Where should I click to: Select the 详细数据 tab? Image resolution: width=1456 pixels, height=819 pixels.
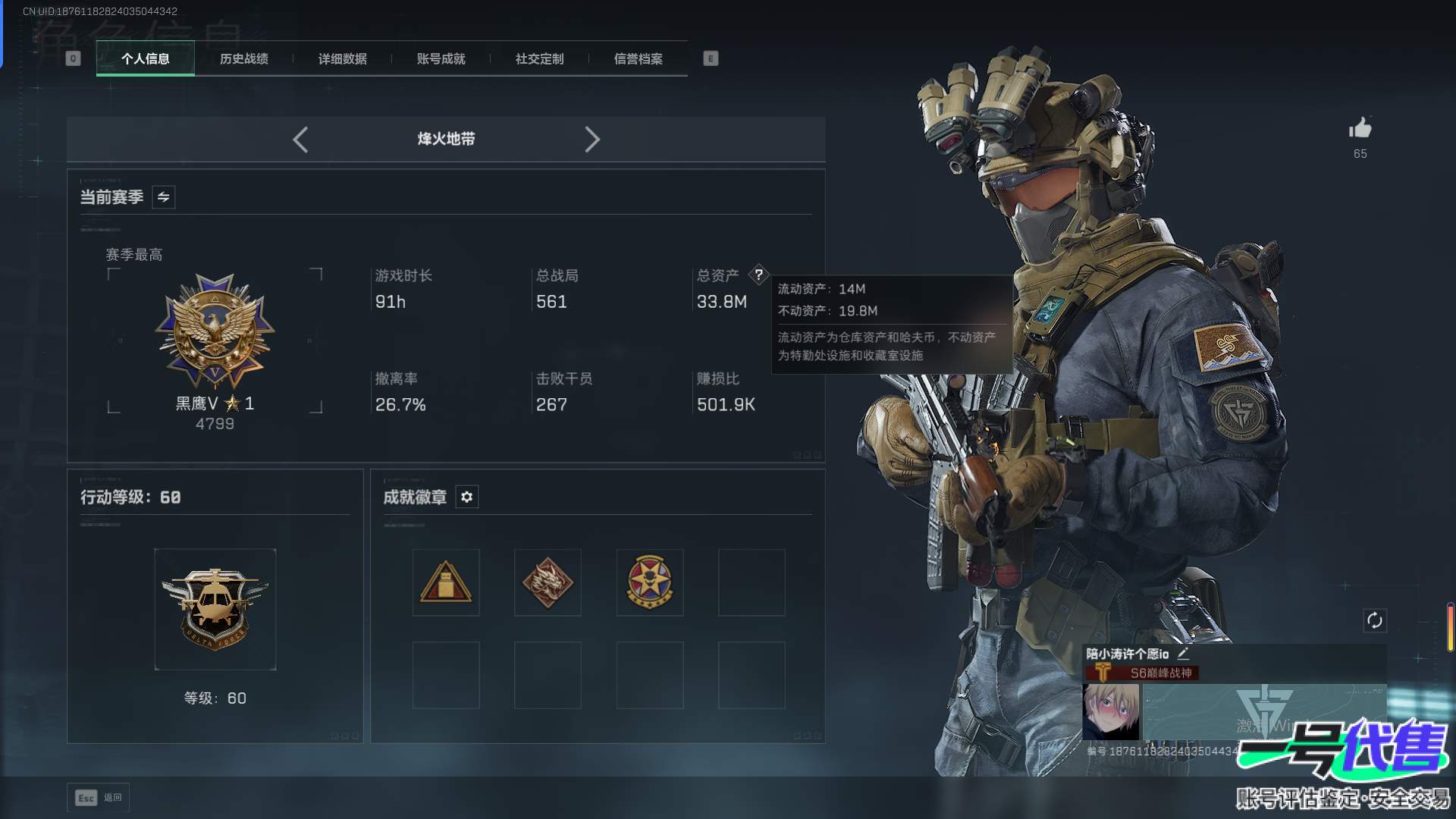pos(342,58)
